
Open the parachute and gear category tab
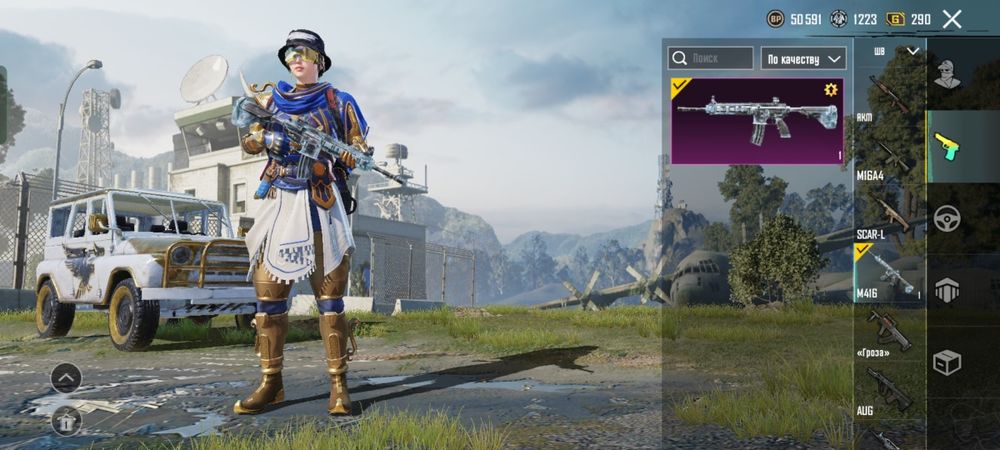point(947,290)
